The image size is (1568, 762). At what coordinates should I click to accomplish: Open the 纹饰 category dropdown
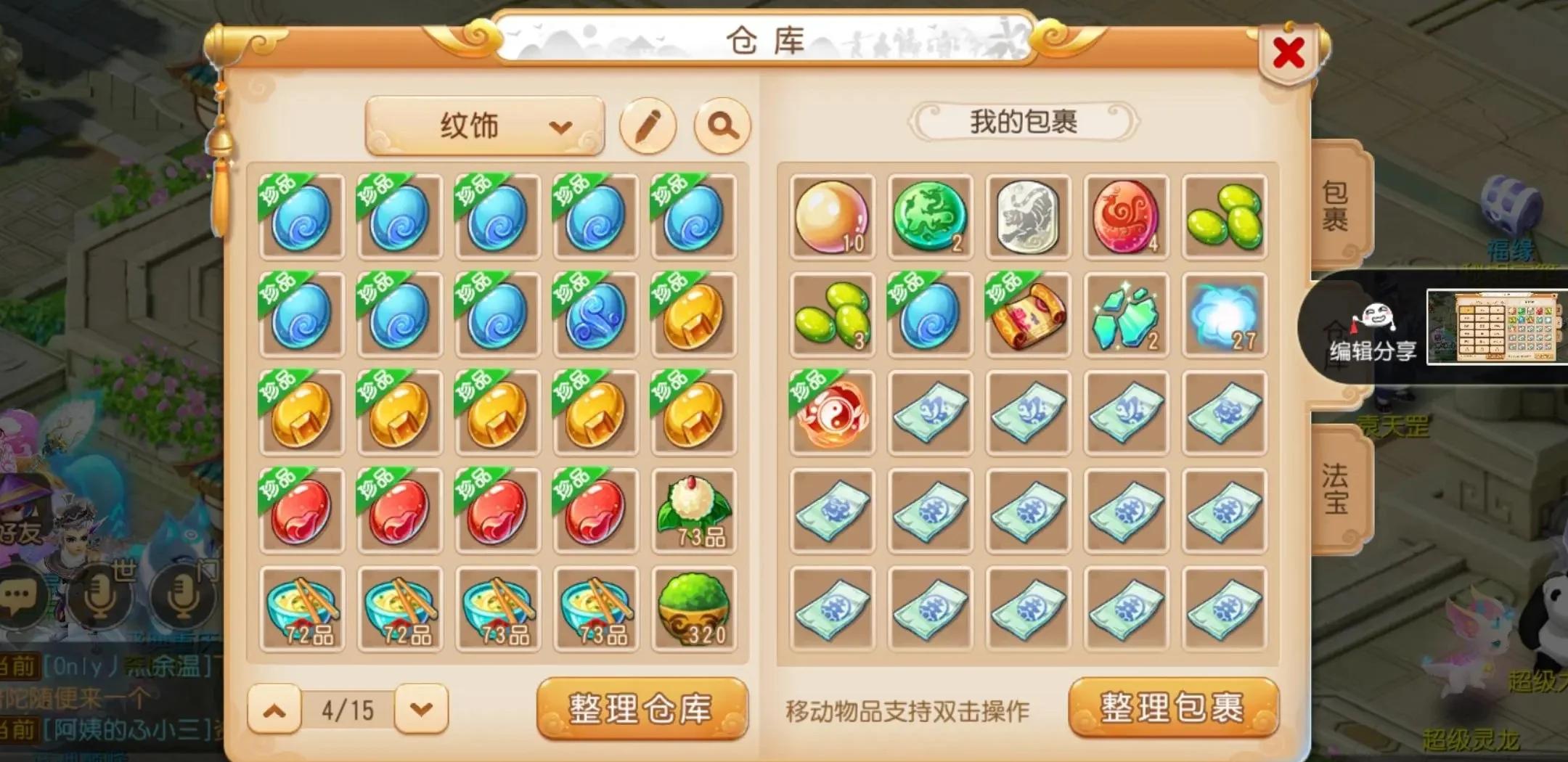coord(483,125)
